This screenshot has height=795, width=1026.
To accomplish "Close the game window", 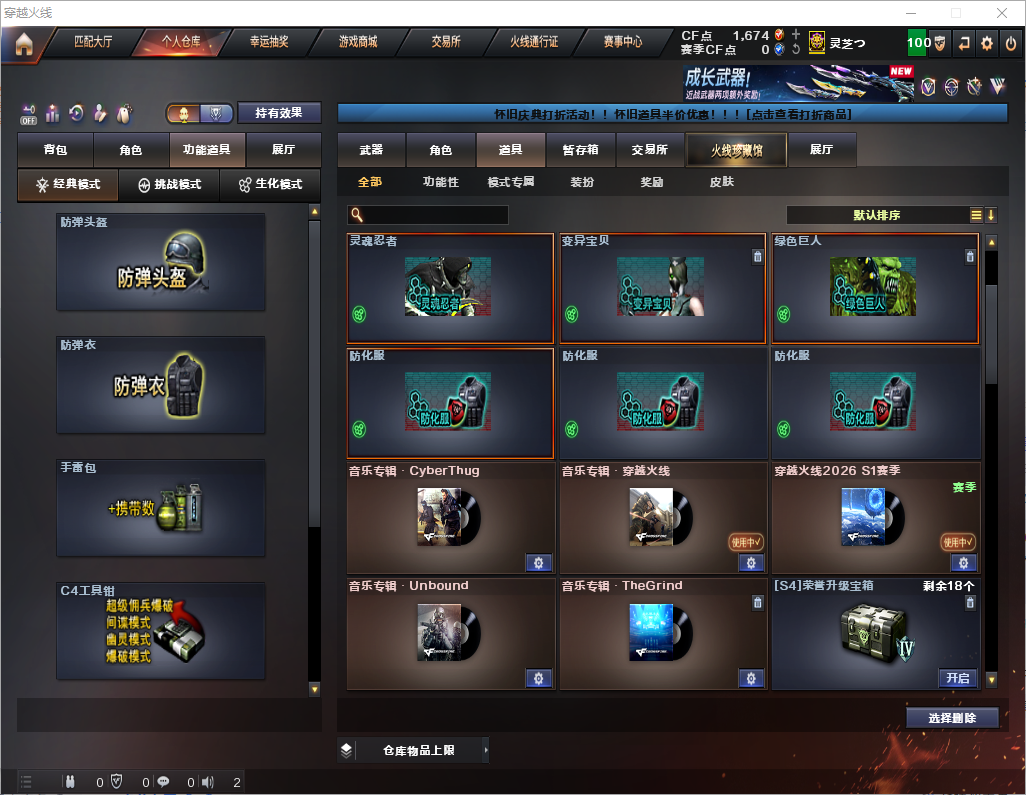I will 1001,13.
